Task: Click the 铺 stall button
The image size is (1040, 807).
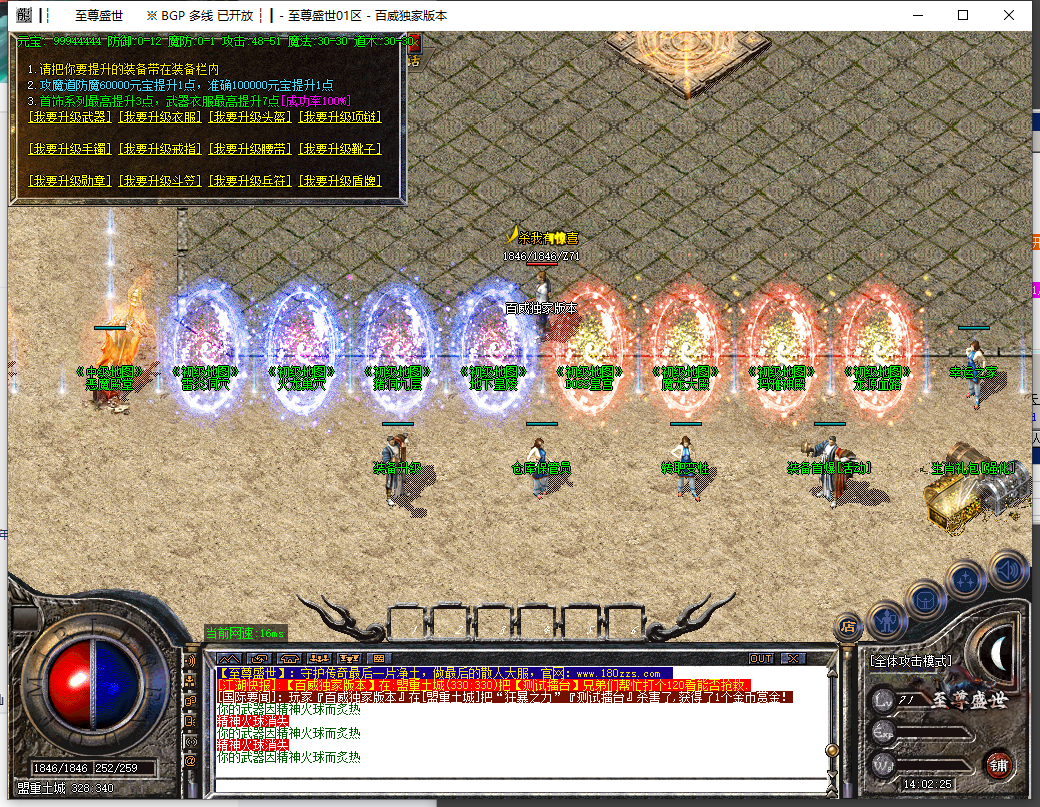Action: pyautogui.click(x=996, y=763)
